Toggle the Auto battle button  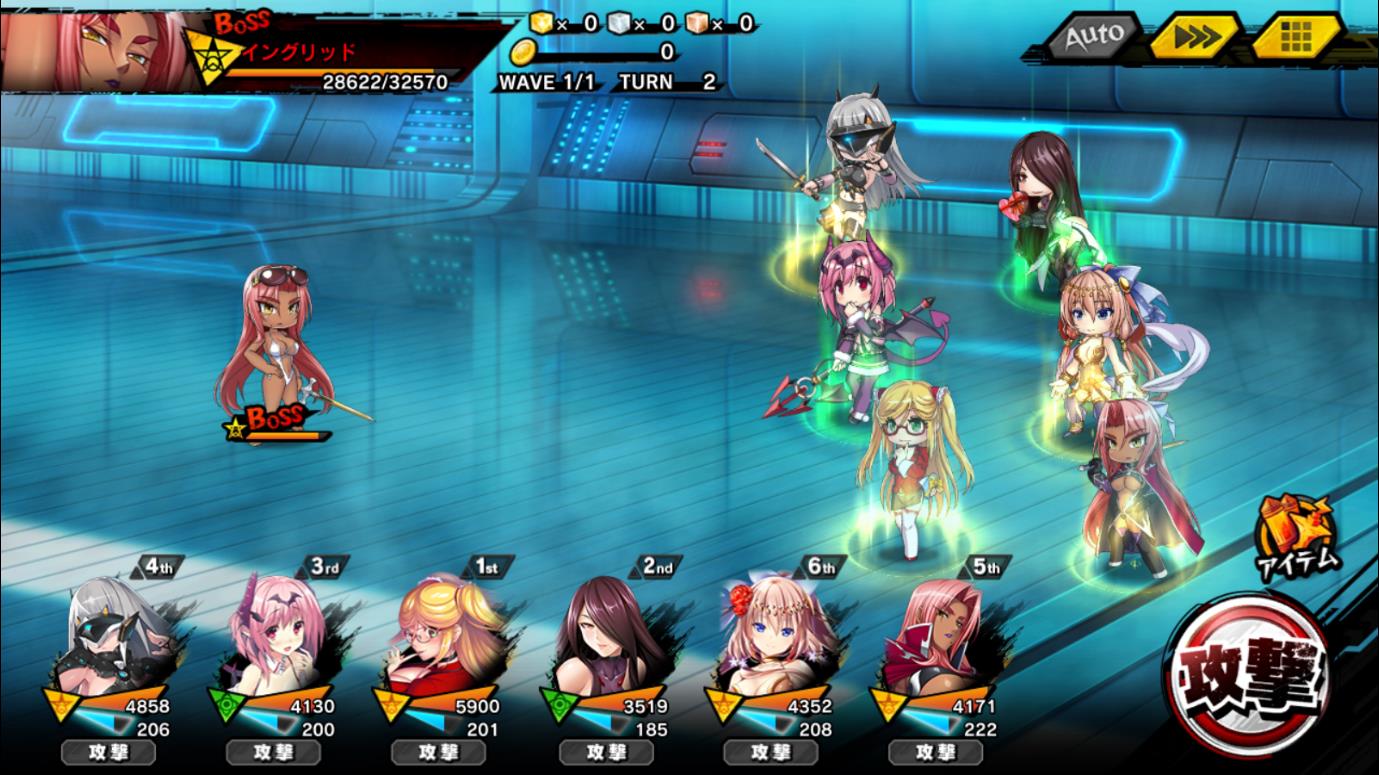(x=1092, y=37)
